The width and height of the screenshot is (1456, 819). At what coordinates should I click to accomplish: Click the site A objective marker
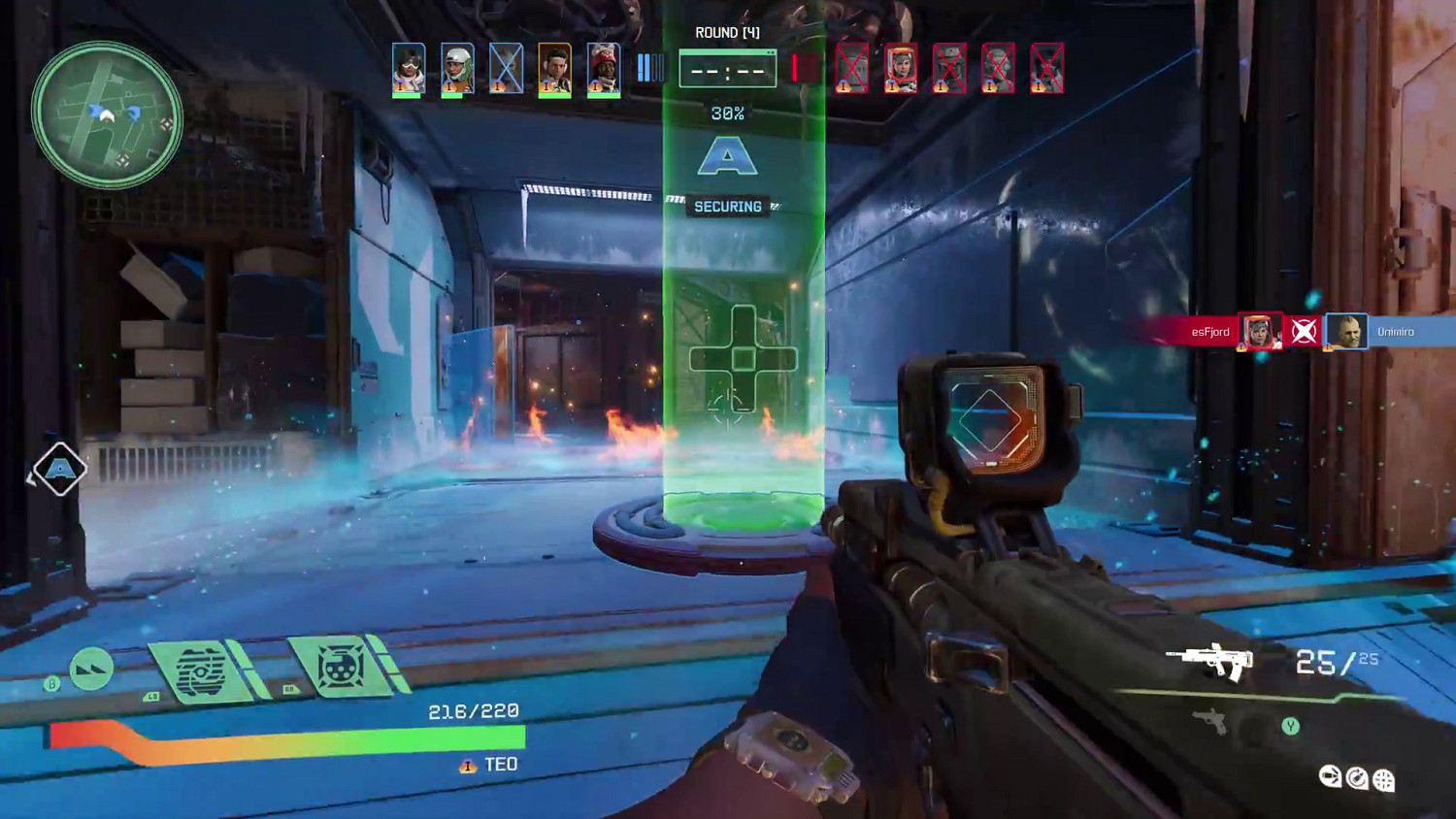click(x=727, y=156)
